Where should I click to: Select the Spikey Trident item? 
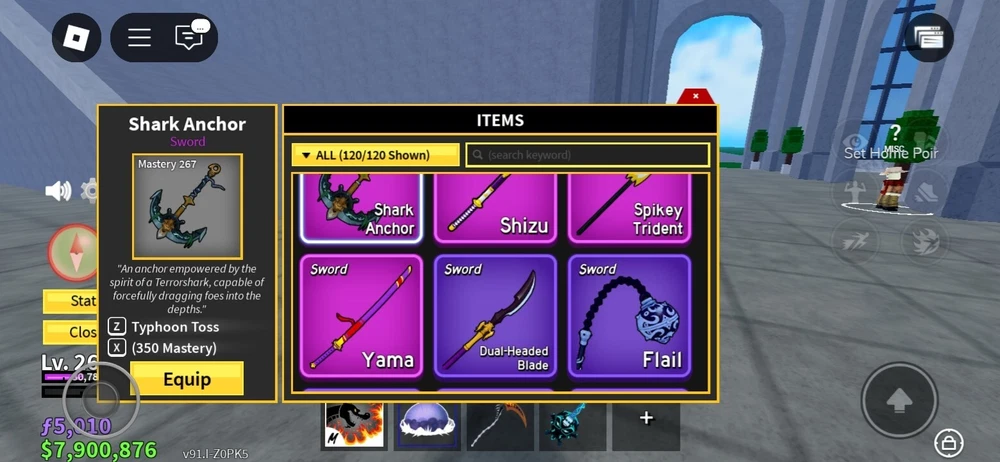coord(629,208)
